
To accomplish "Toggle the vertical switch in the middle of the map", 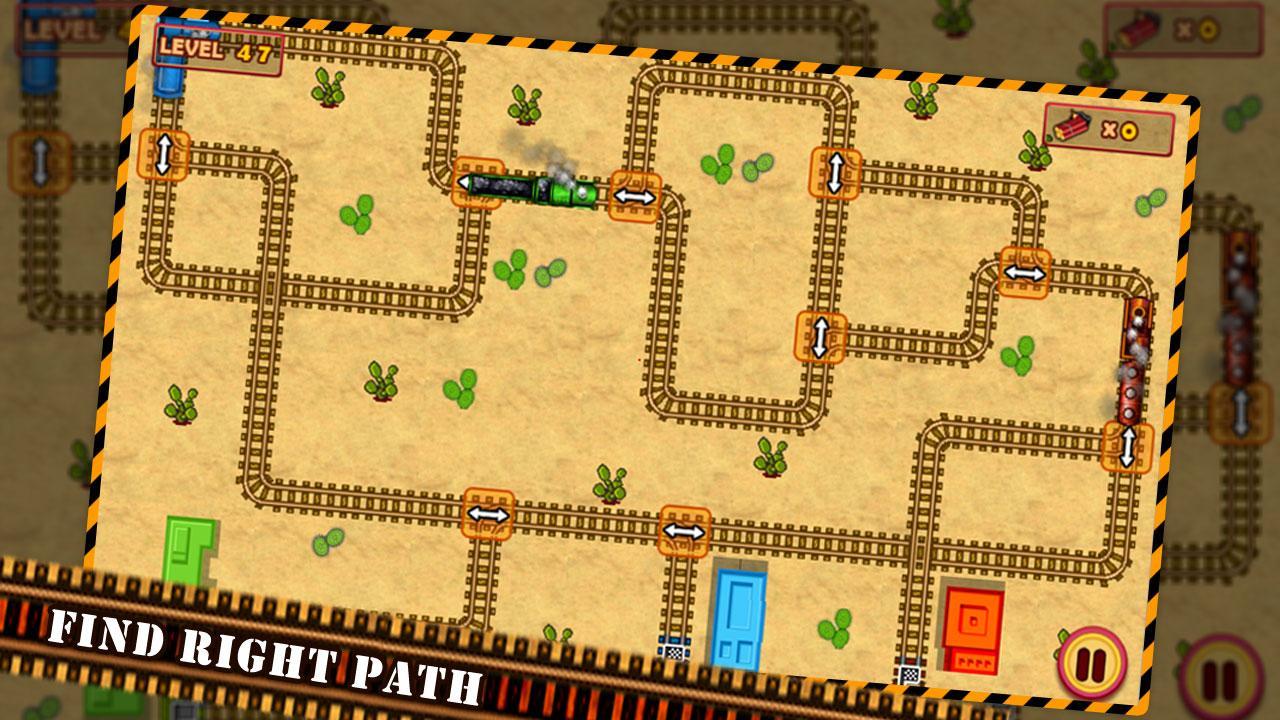I will (x=820, y=338).
